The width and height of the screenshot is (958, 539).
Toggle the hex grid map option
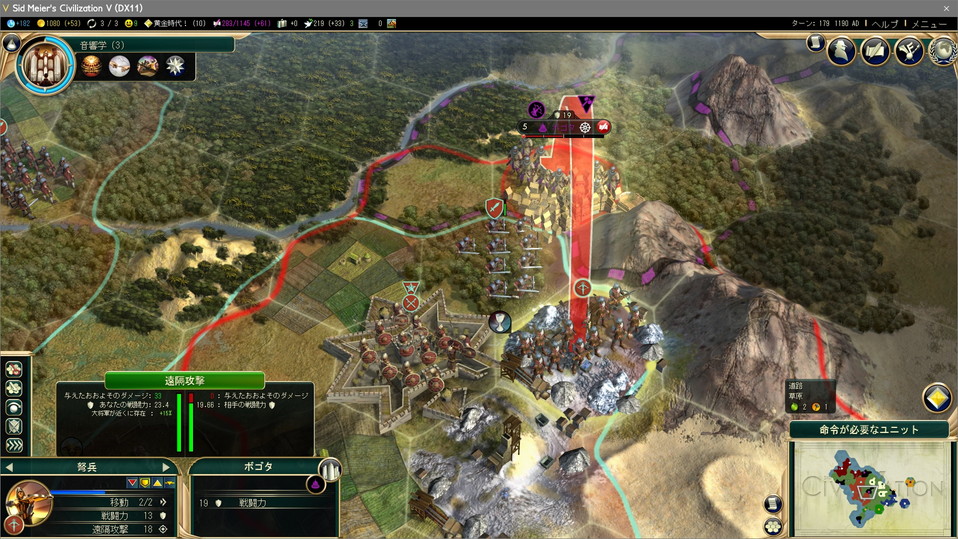(772, 526)
